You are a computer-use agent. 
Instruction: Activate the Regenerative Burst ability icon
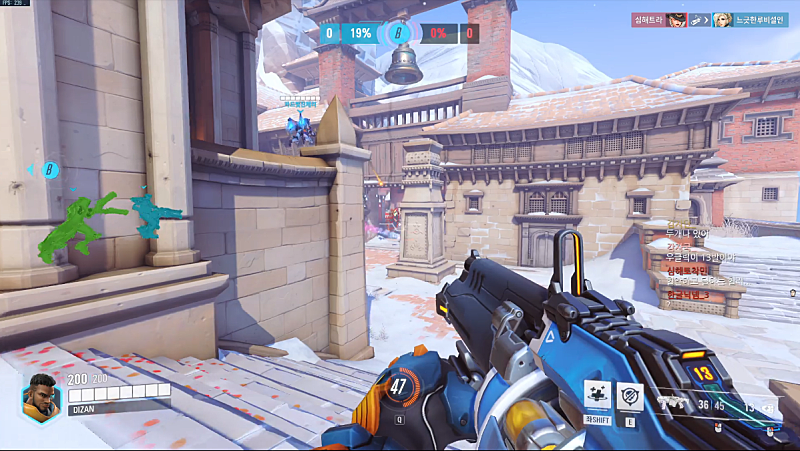click(596, 396)
